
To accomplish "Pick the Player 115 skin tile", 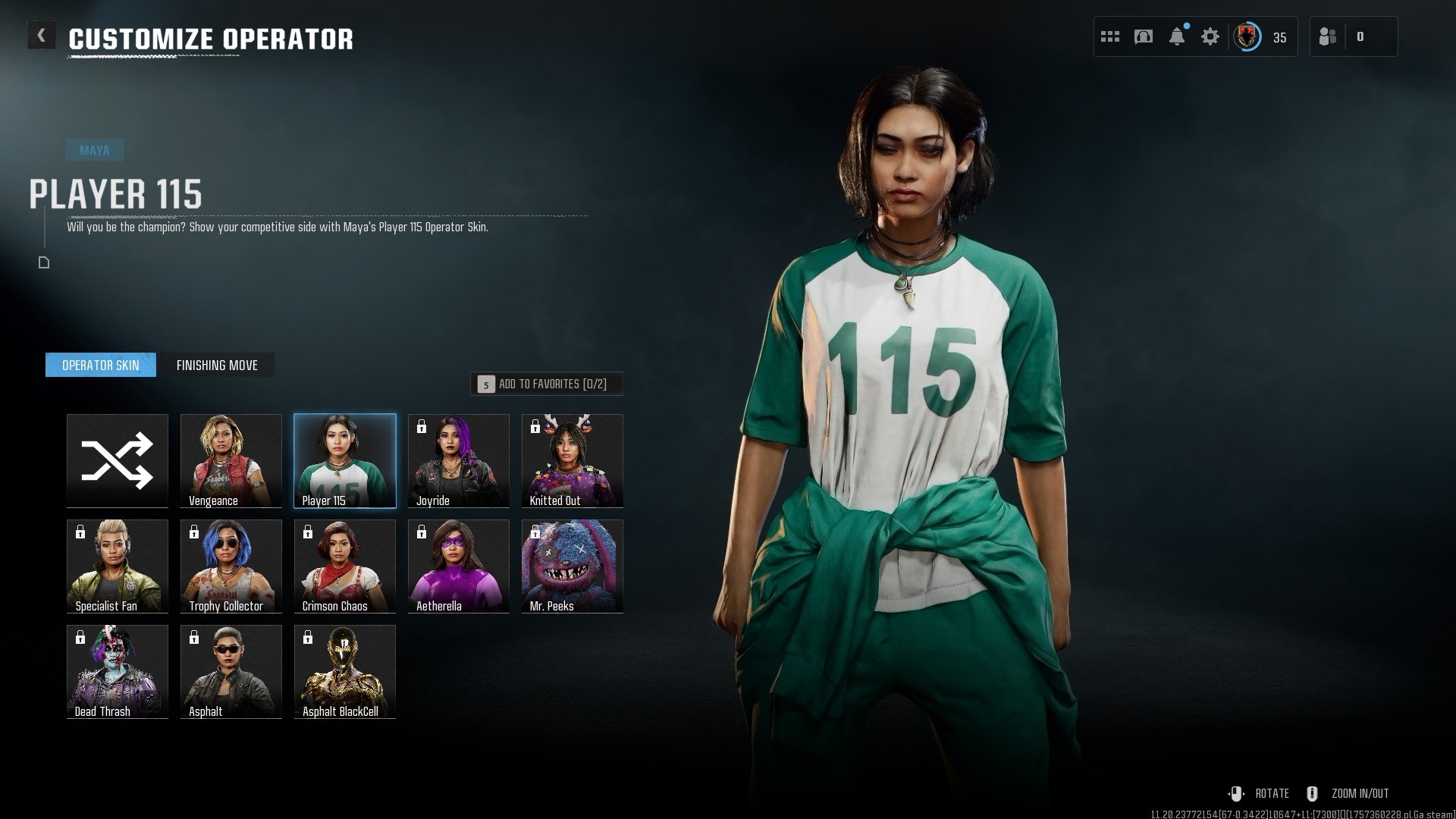I will click(345, 460).
